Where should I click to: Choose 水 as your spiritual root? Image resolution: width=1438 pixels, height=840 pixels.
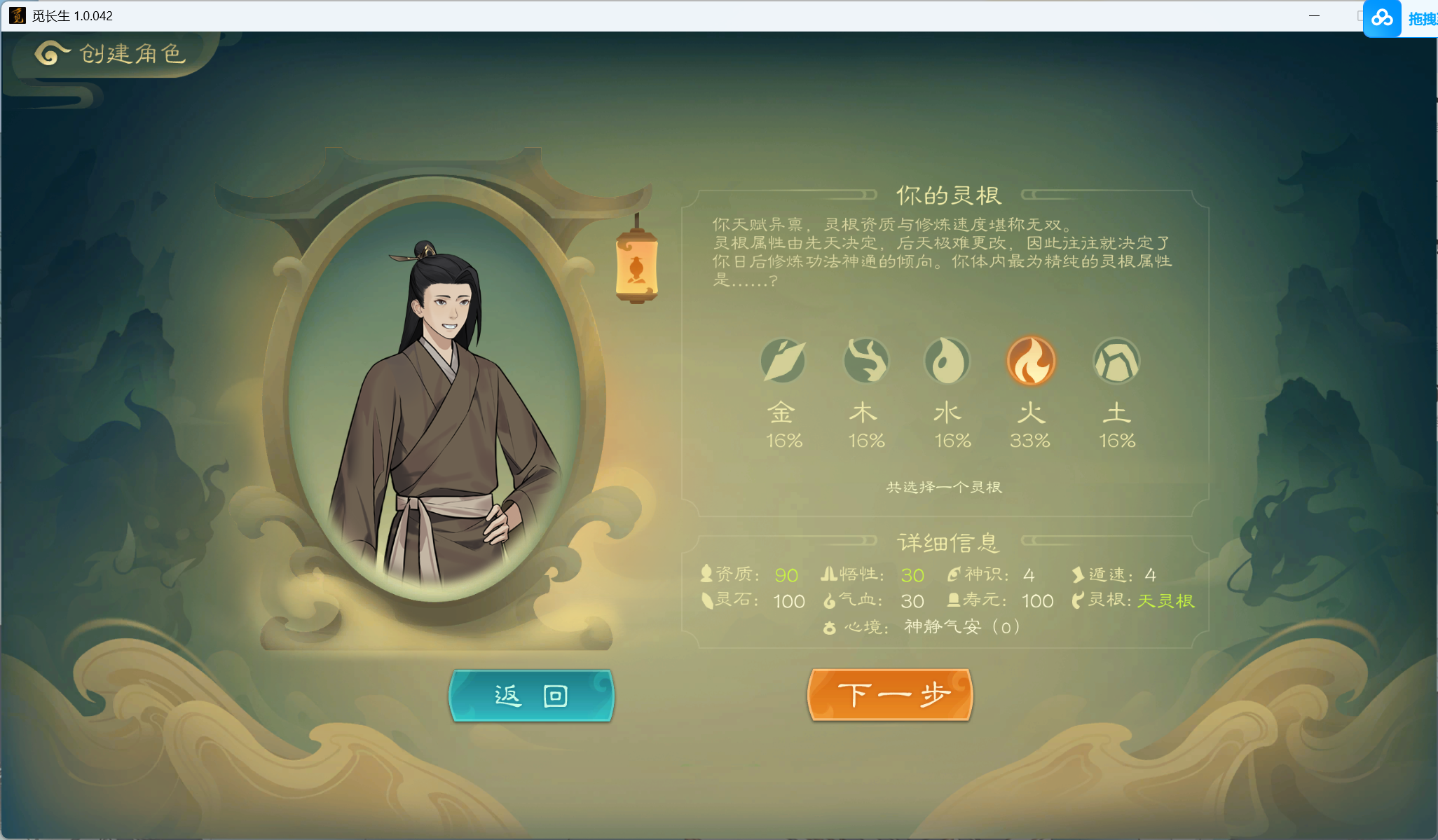pyautogui.click(x=948, y=360)
